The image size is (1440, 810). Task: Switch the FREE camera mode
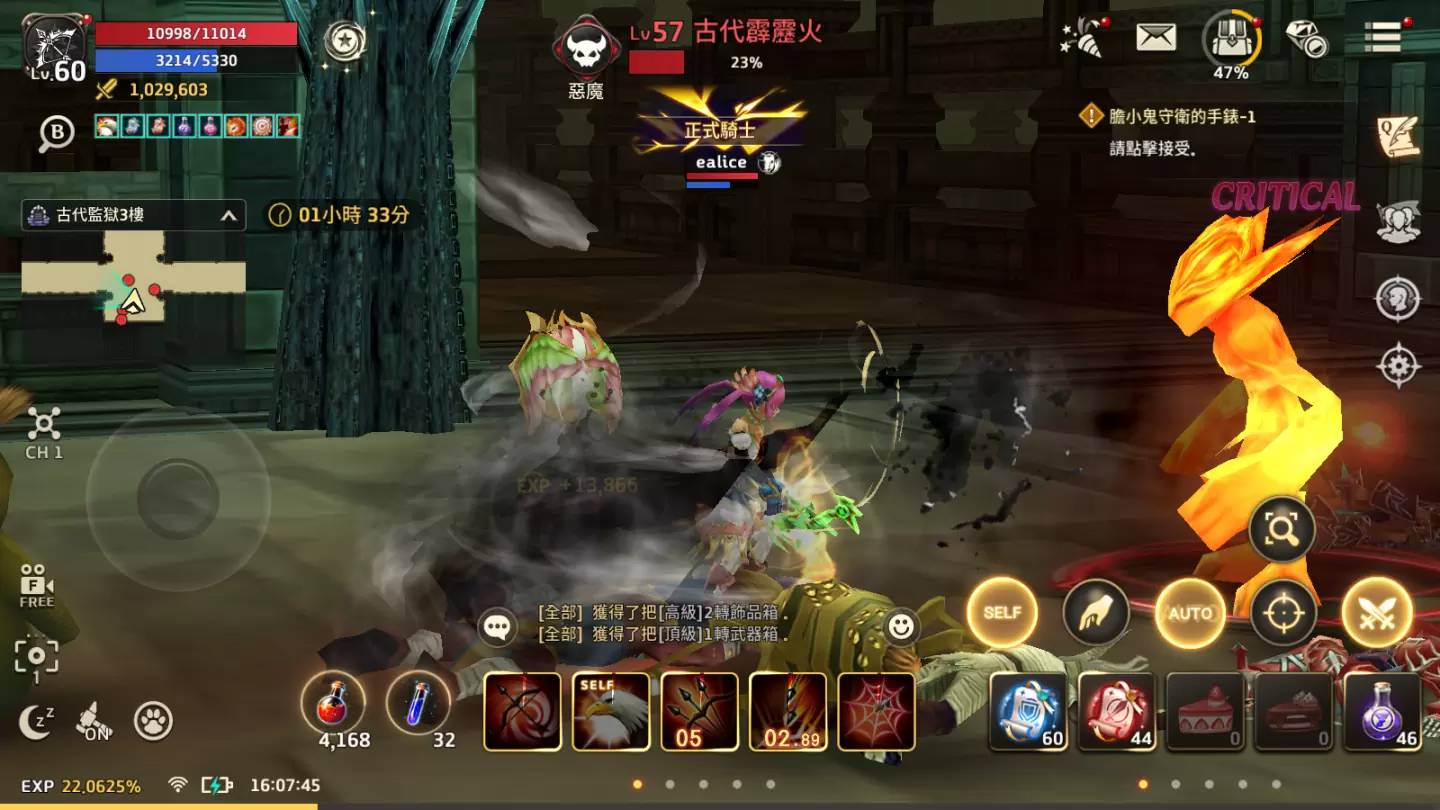(37, 586)
